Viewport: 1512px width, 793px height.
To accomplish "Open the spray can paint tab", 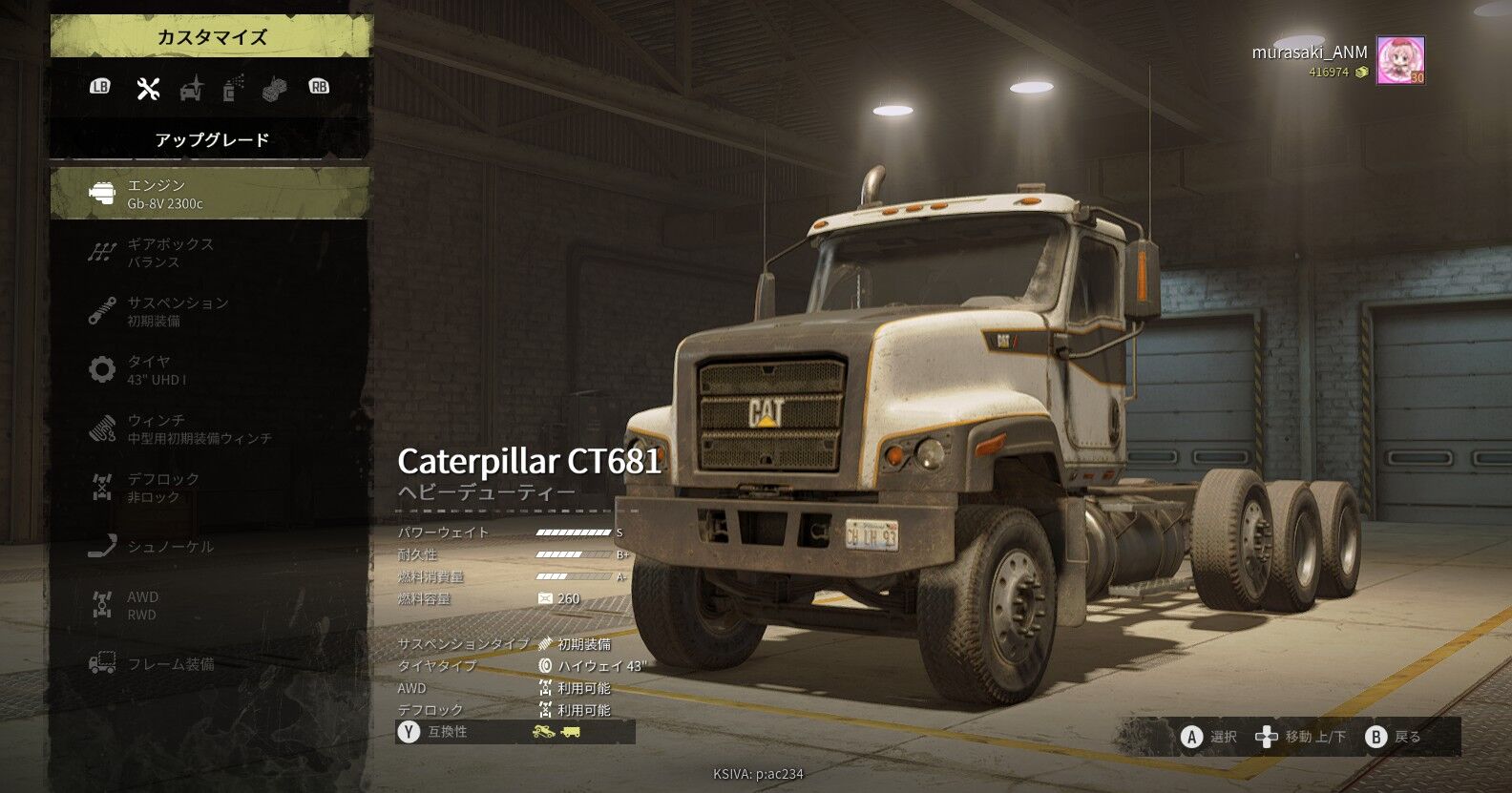I will 233,88.
